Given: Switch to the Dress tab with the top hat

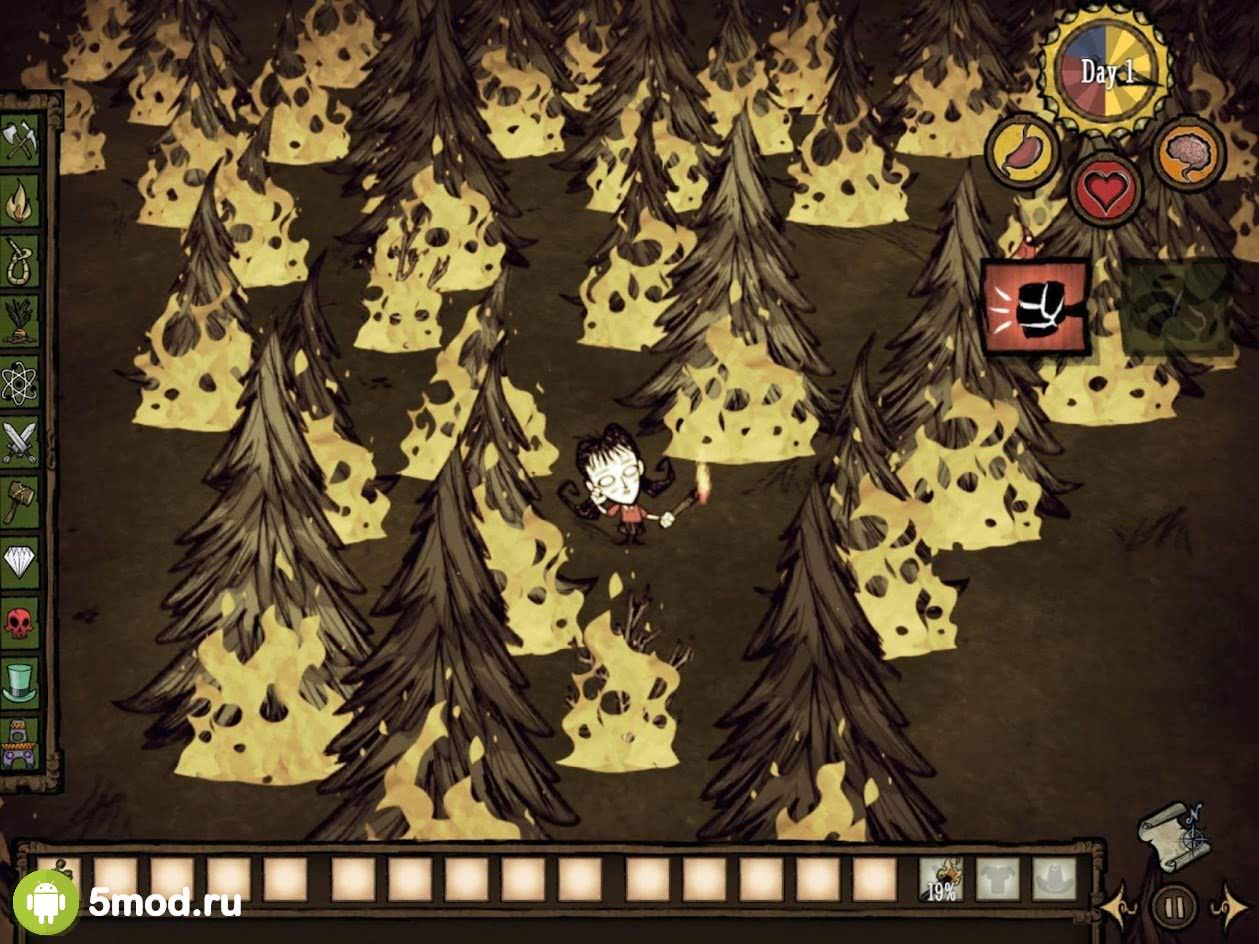Looking at the screenshot, I should 21,682.
